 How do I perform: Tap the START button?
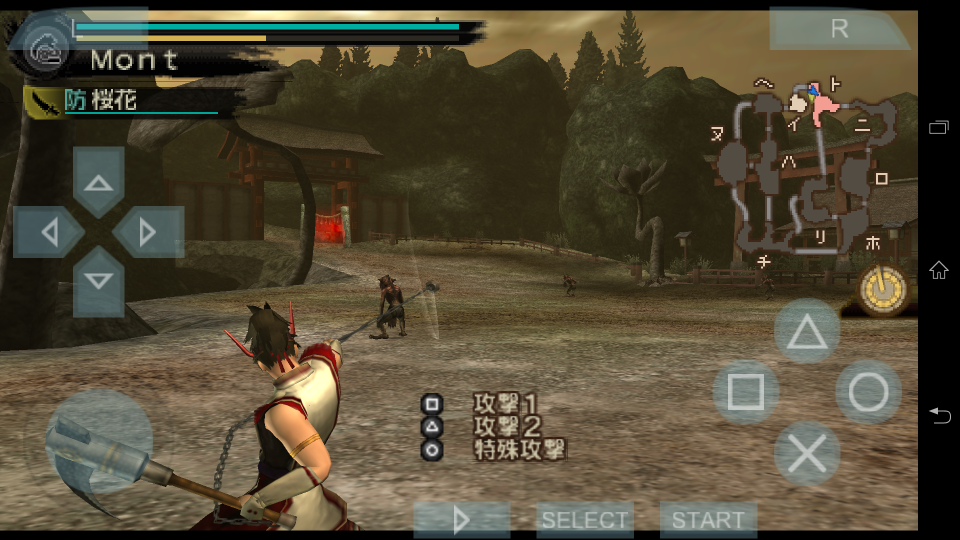(708, 520)
